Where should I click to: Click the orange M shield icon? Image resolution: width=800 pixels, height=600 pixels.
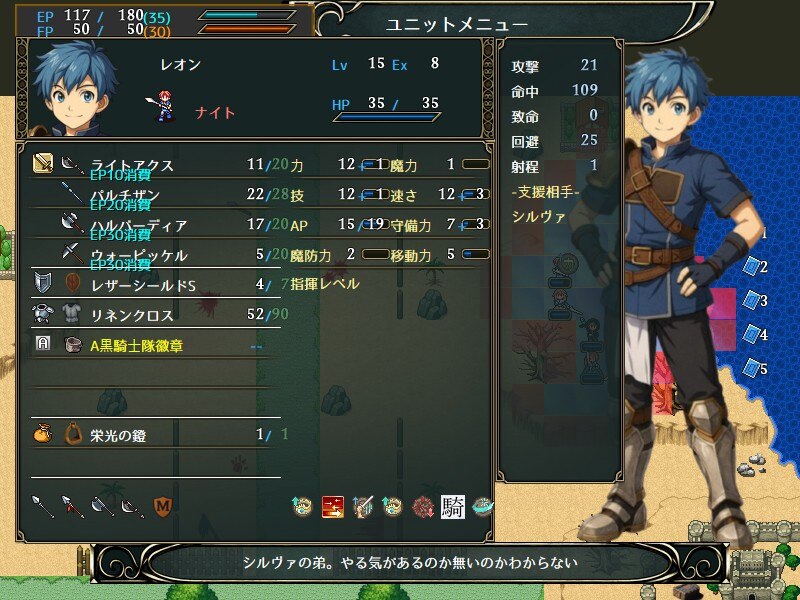162,506
